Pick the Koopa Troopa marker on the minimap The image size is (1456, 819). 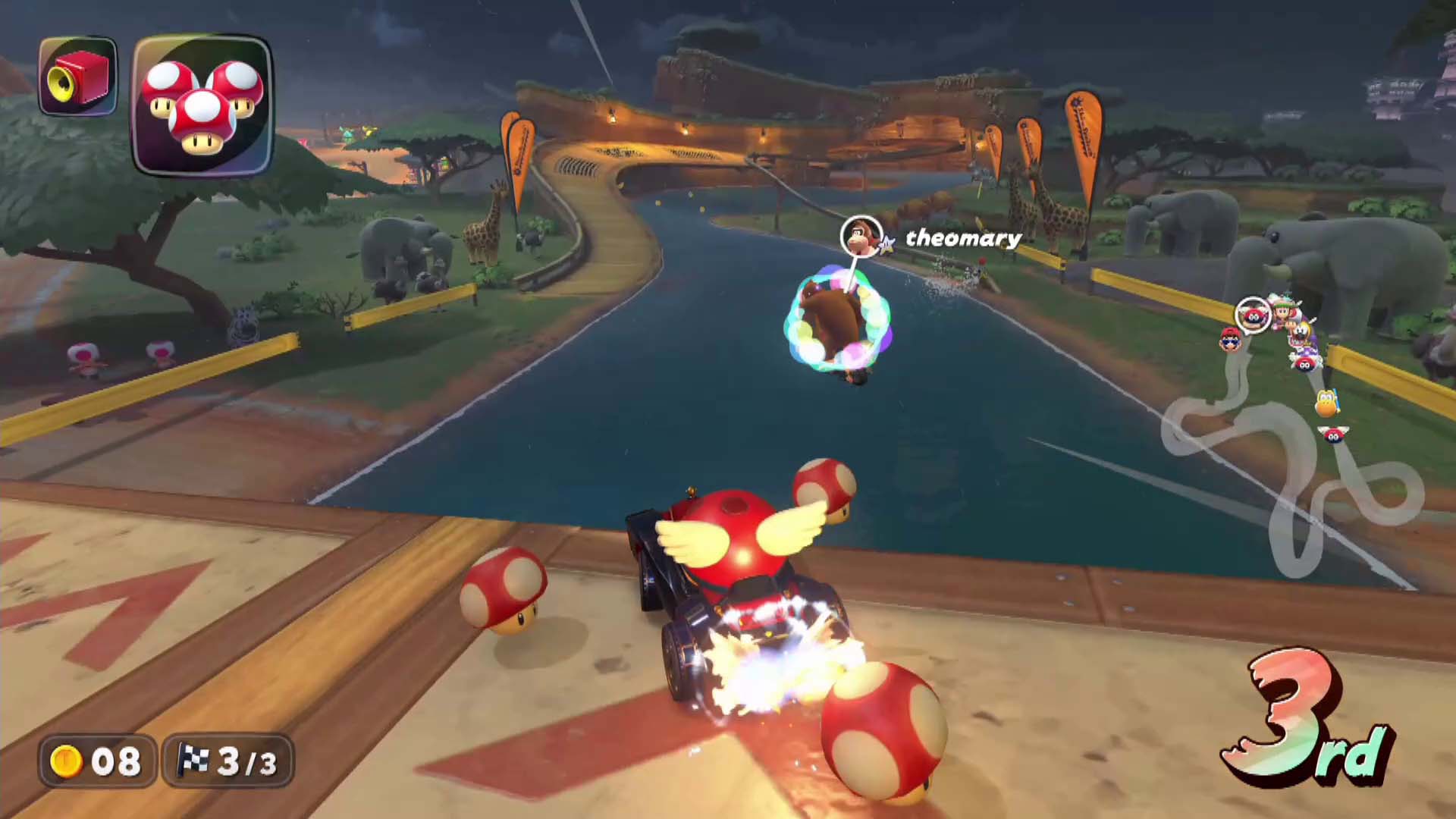tap(1326, 402)
